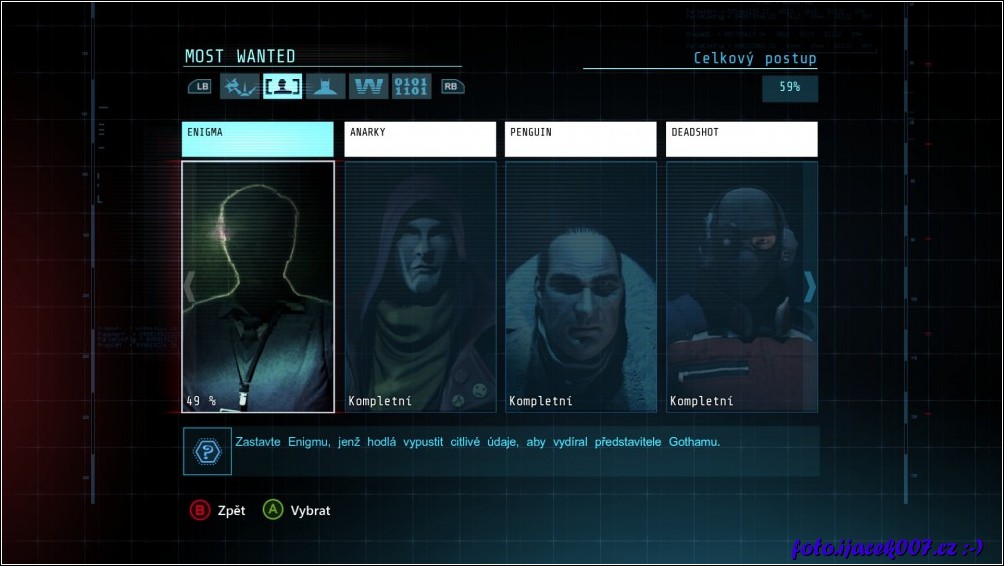Screen dimensions: 1004x566
Task: Switch to the Batman cowl silhouette tab
Action: [x=325, y=87]
